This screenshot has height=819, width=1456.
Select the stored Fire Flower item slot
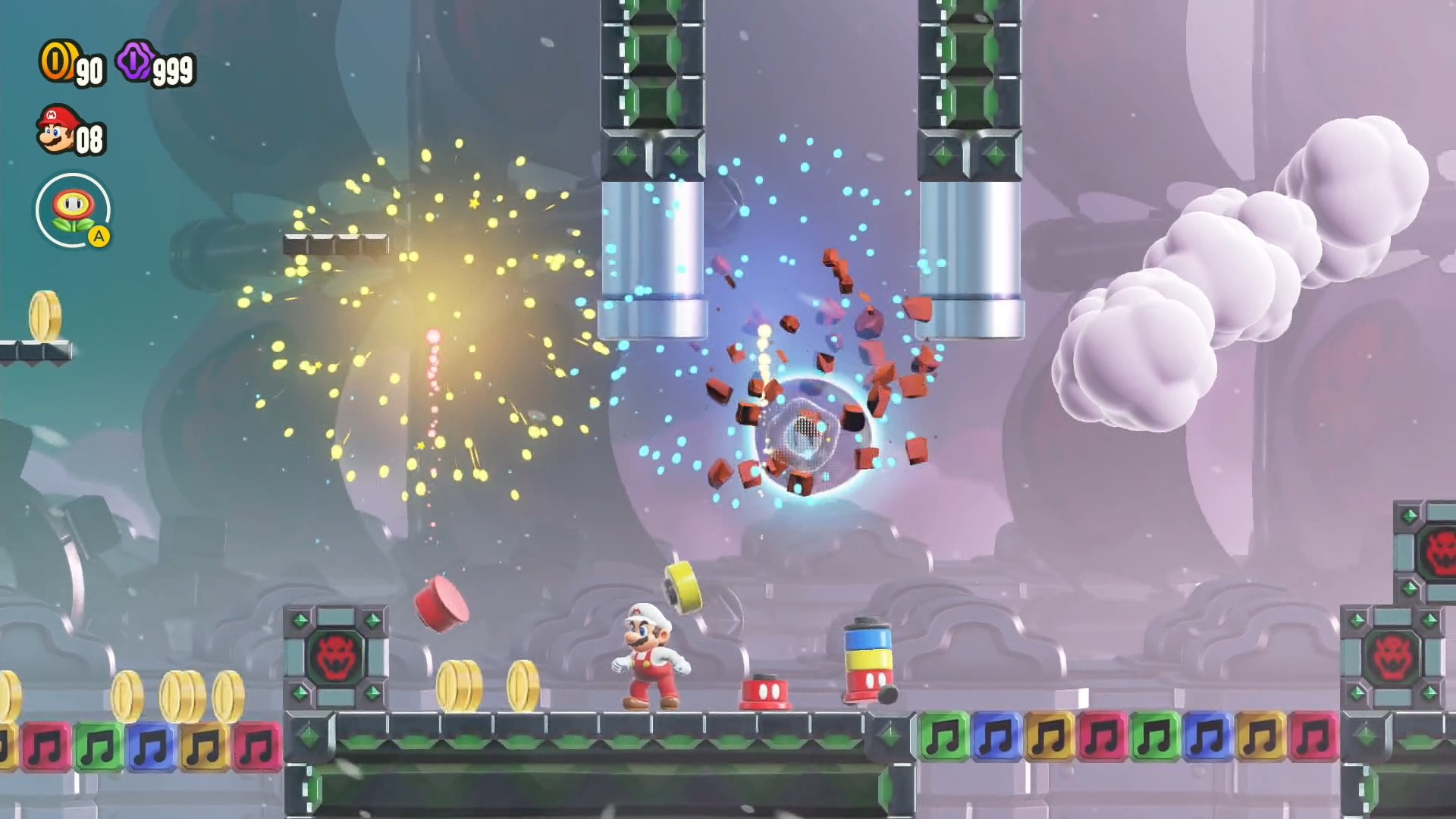tap(73, 210)
